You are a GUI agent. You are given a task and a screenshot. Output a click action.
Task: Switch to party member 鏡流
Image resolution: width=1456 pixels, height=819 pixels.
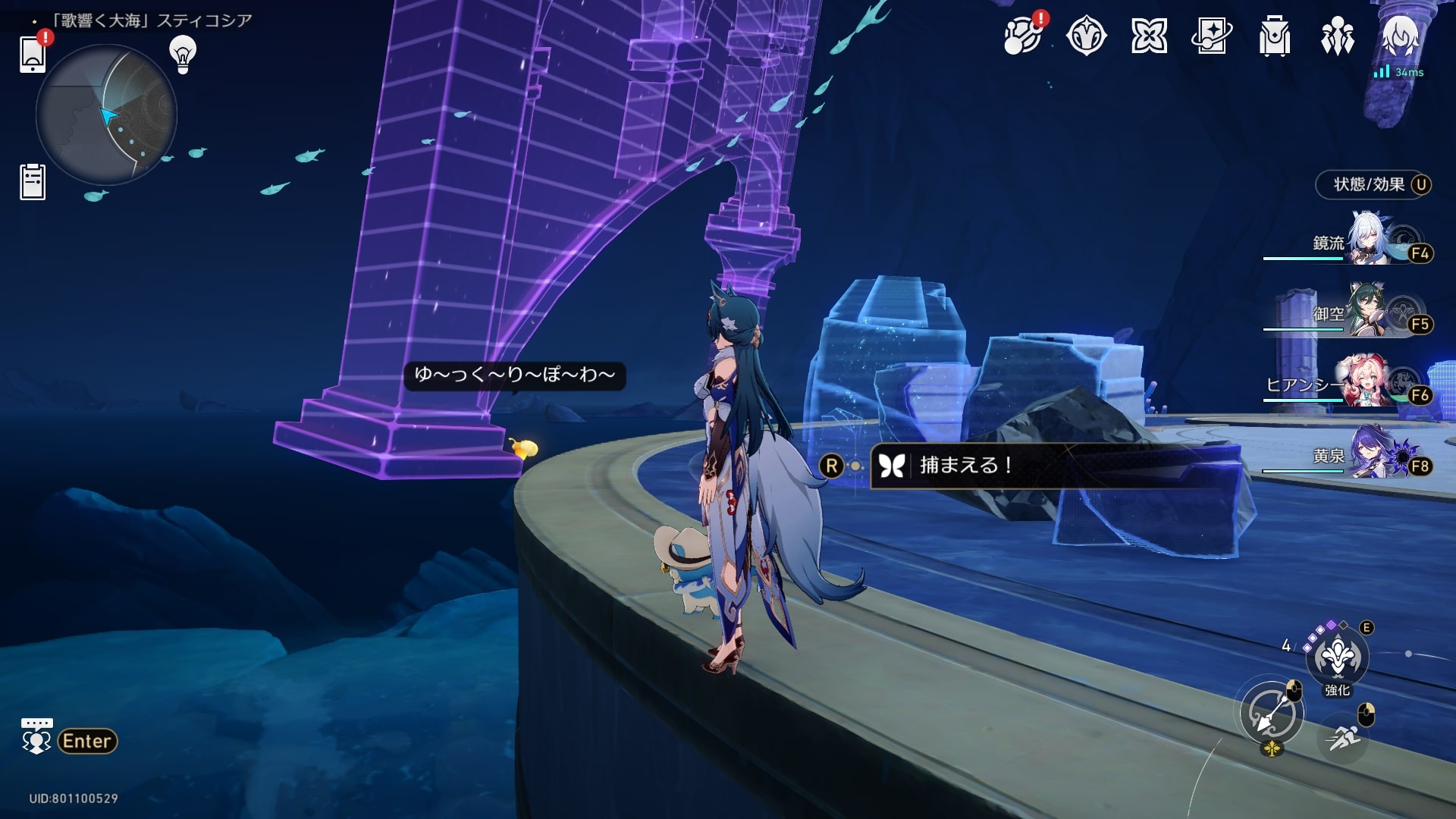click(x=1365, y=241)
